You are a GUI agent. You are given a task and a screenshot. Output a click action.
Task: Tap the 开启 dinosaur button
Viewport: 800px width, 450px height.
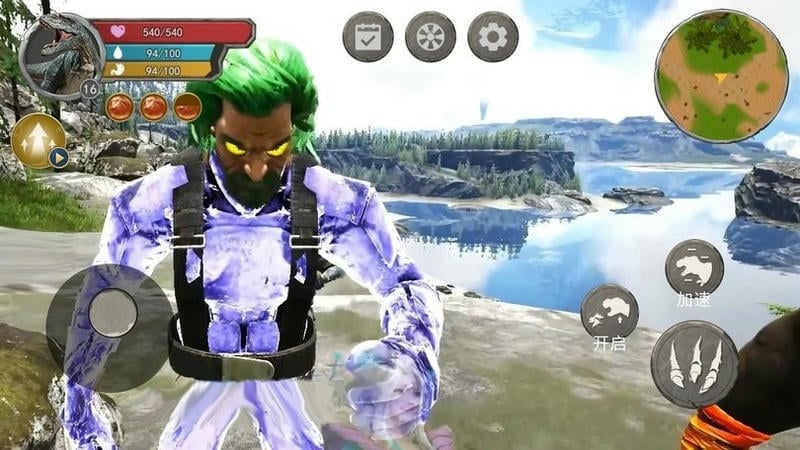pos(609,311)
